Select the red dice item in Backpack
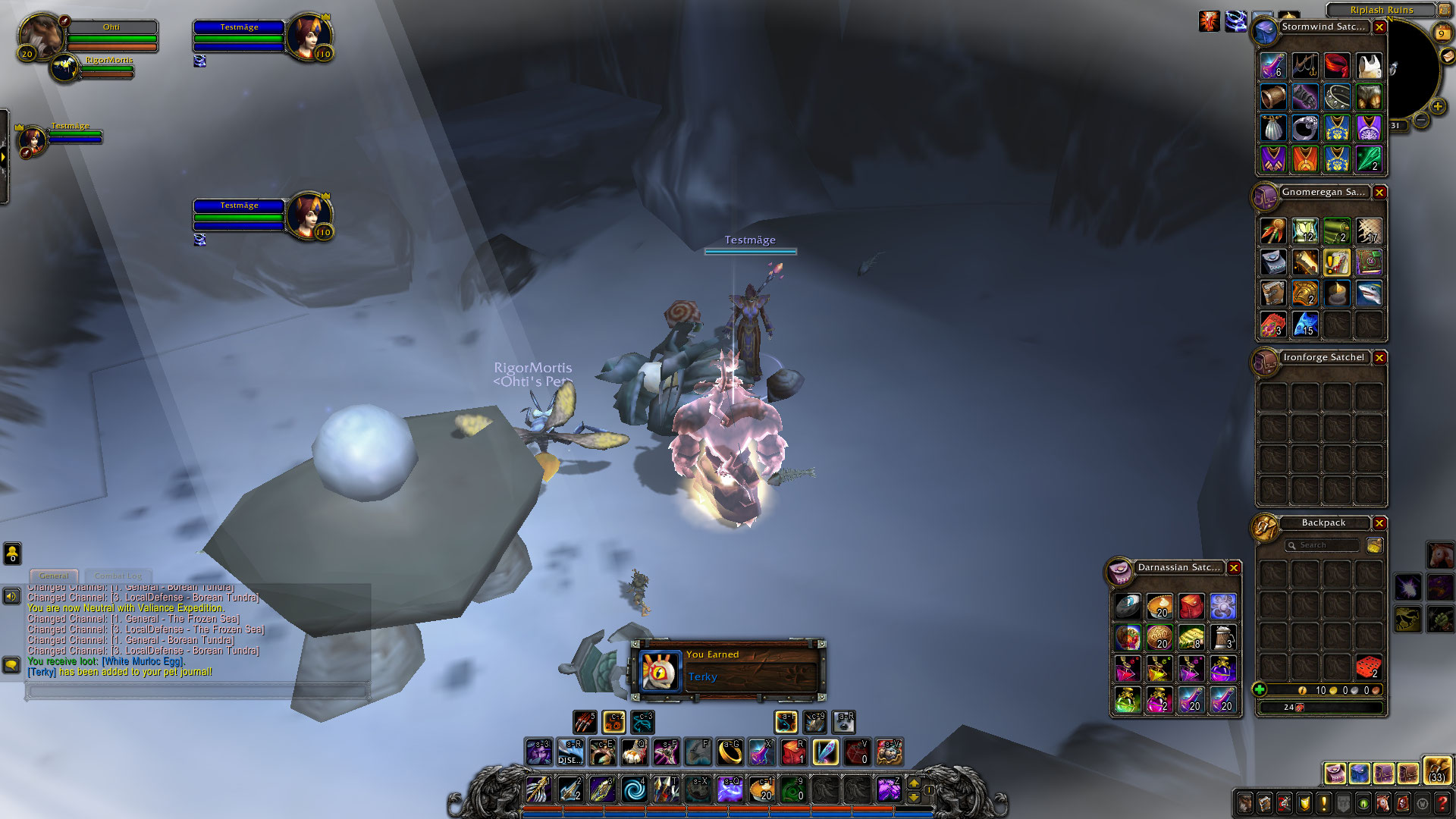1456x819 pixels. pyautogui.click(x=1368, y=667)
